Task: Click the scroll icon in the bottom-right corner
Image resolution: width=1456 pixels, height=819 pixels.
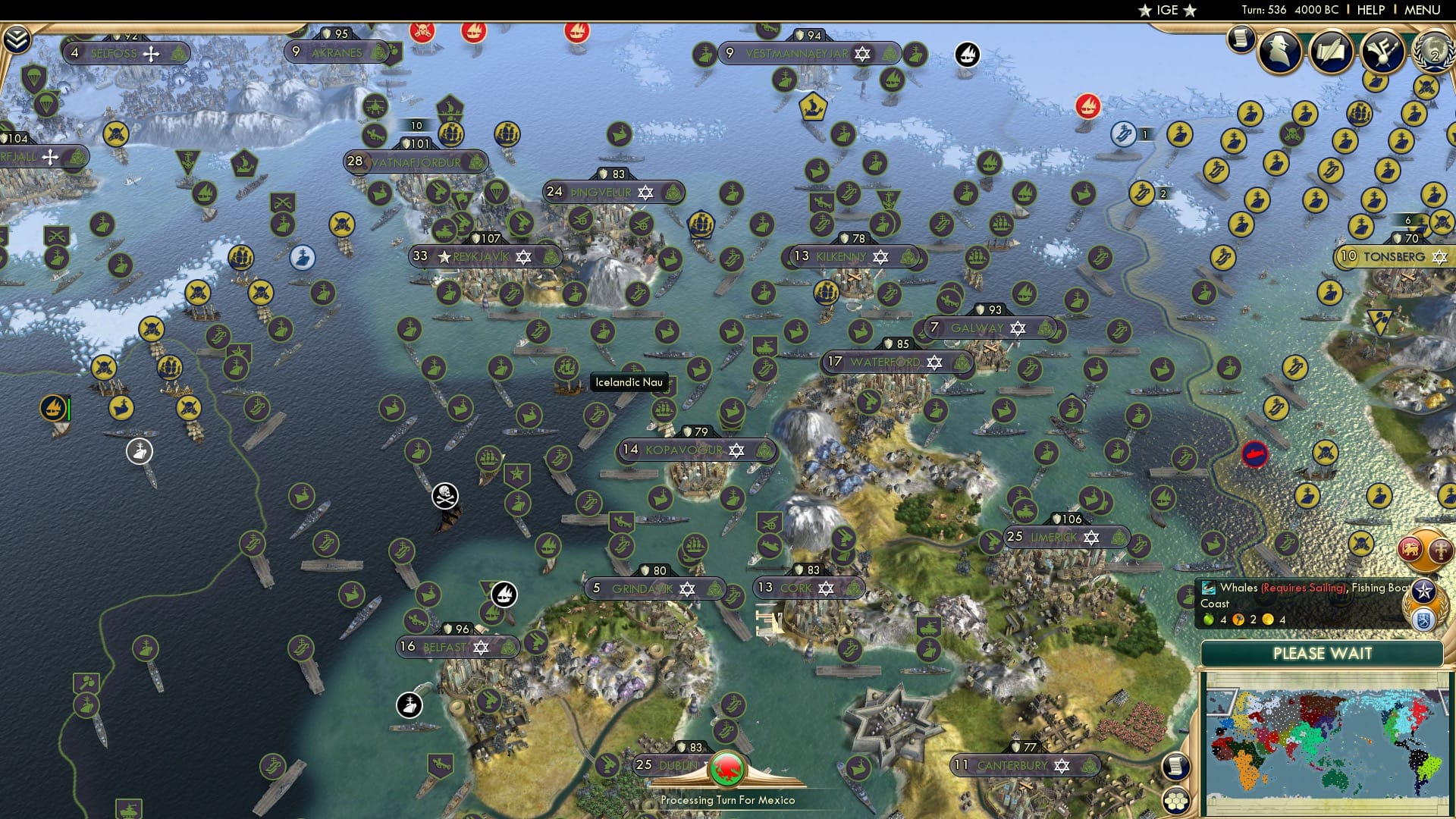Action: [1175, 767]
